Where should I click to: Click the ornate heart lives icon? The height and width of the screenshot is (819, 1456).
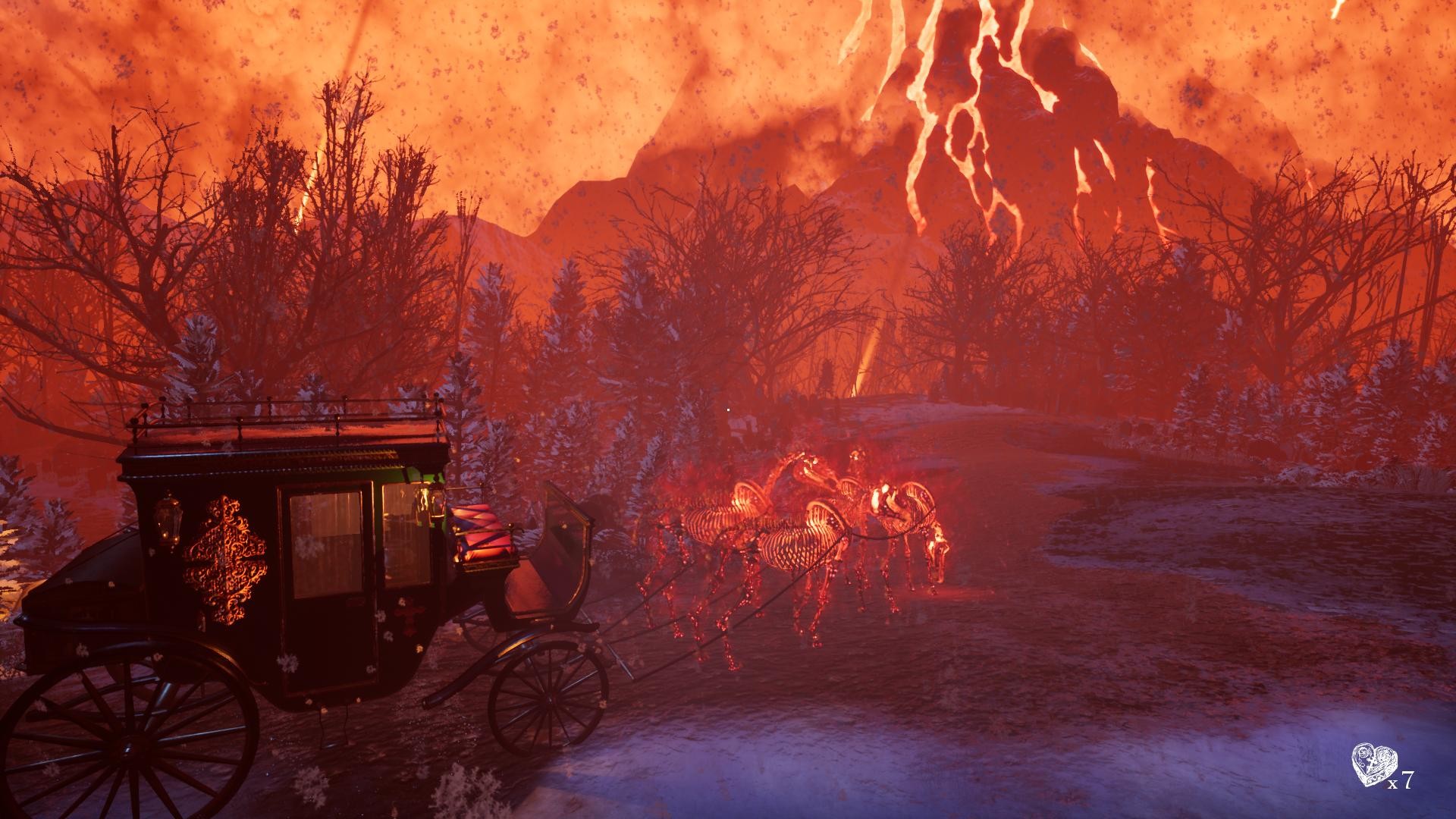point(1372,766)
